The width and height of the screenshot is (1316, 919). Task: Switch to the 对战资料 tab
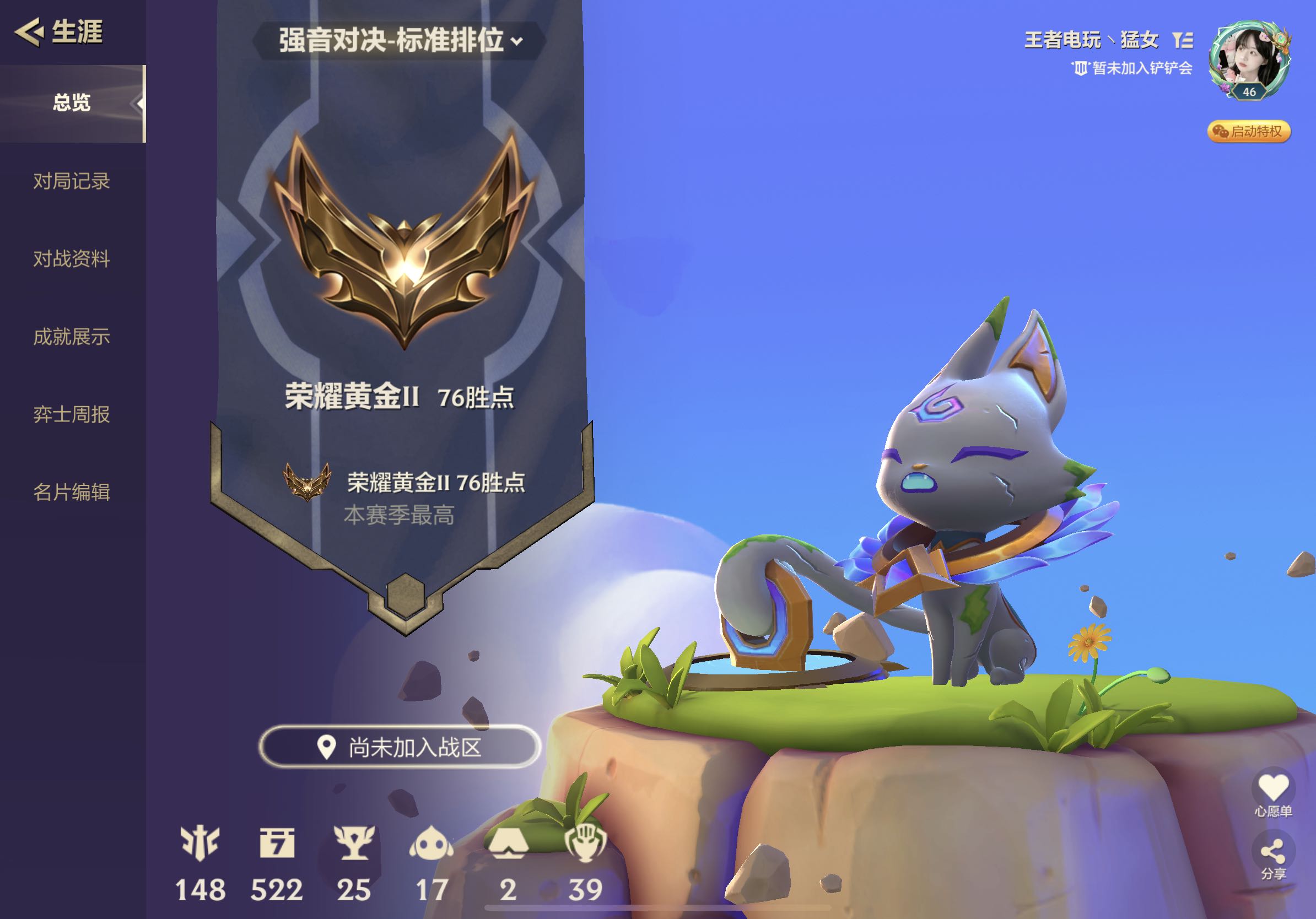click(x=72, y=259)
